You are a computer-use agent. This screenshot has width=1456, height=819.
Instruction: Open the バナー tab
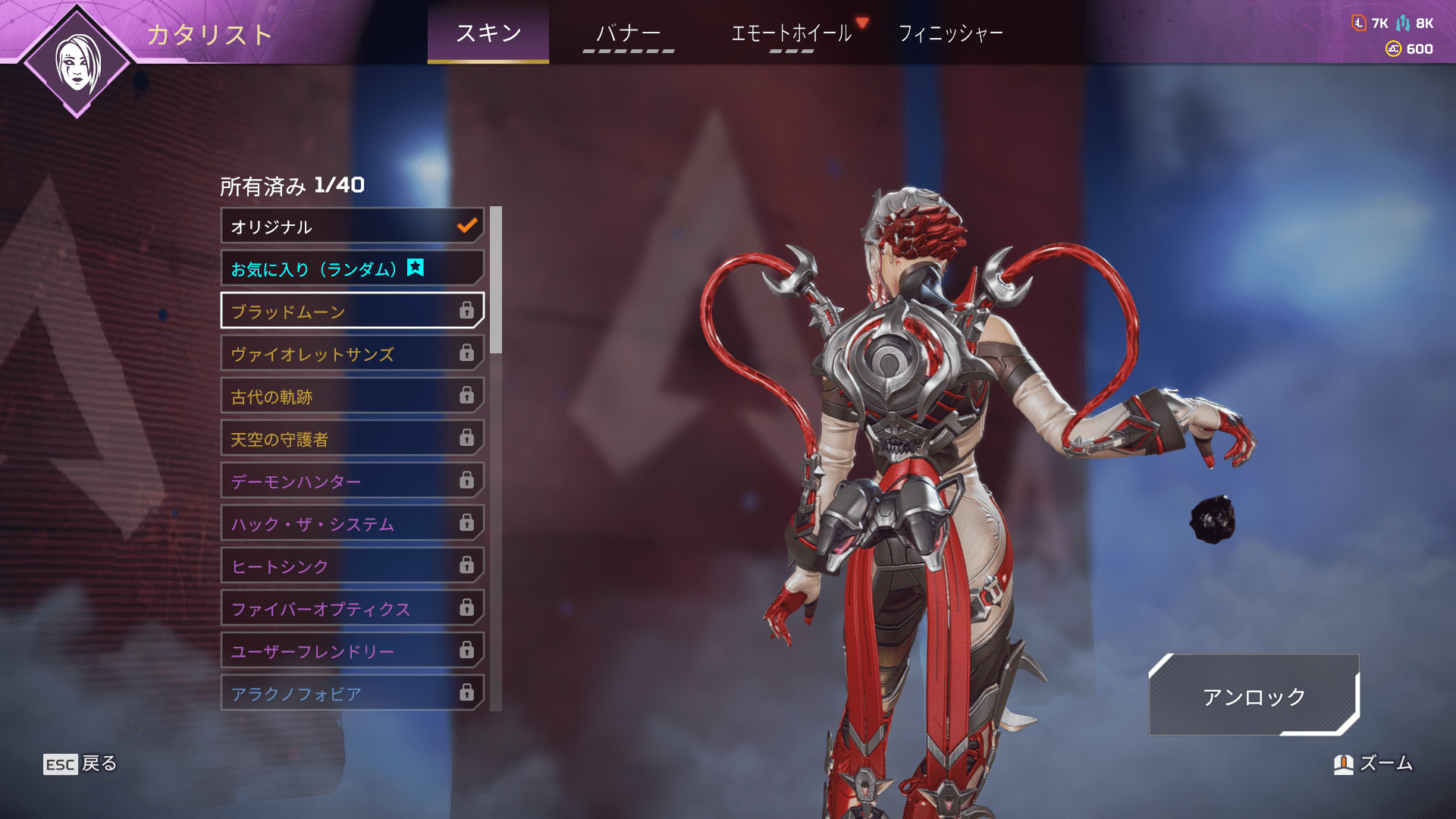[x=628, y=33]
